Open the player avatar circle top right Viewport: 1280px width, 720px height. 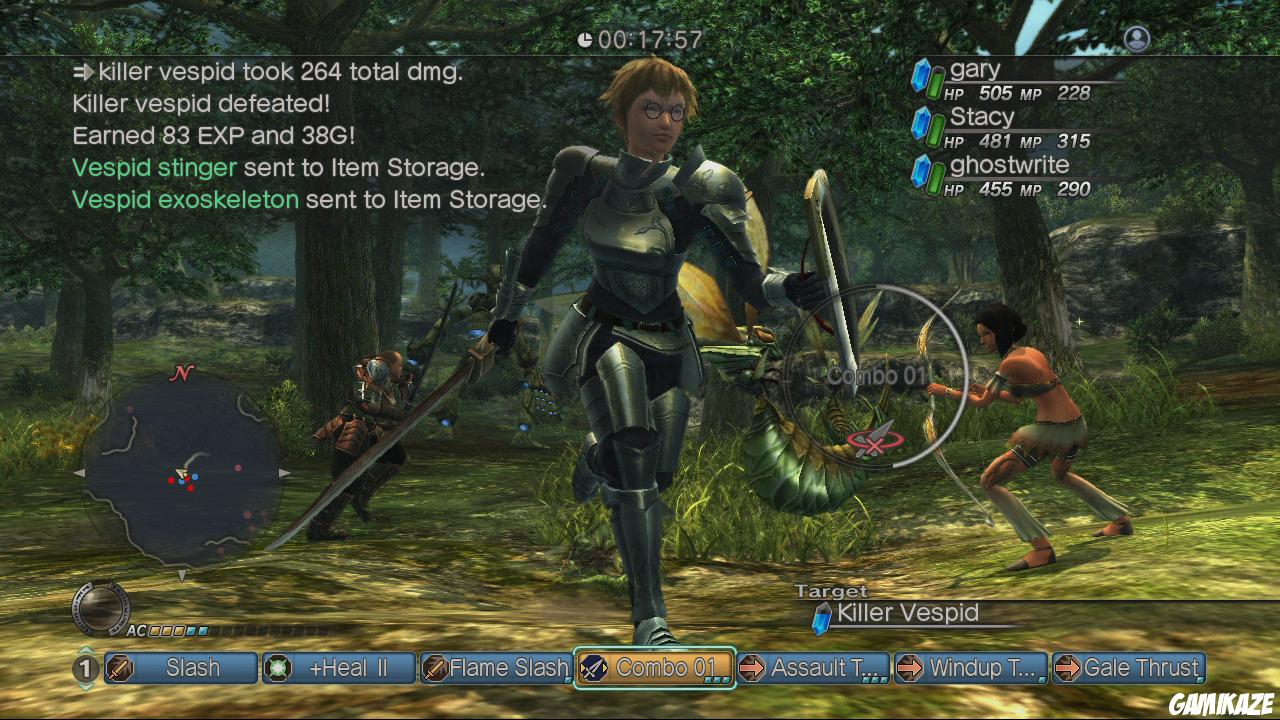[1136, 38]
